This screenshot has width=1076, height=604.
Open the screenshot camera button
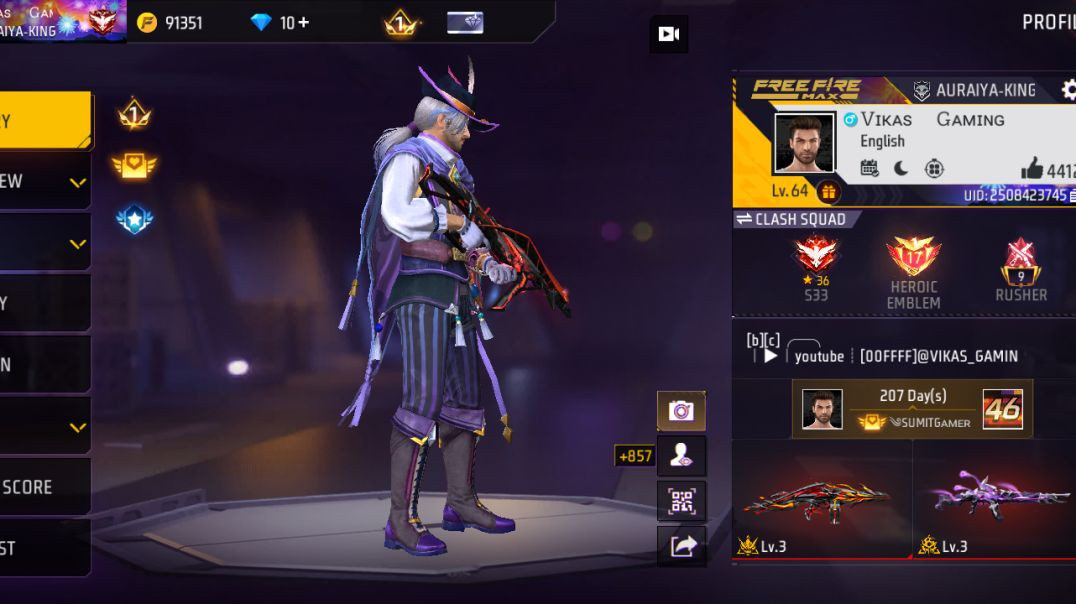pyautogui.click(x=681, y=411)
